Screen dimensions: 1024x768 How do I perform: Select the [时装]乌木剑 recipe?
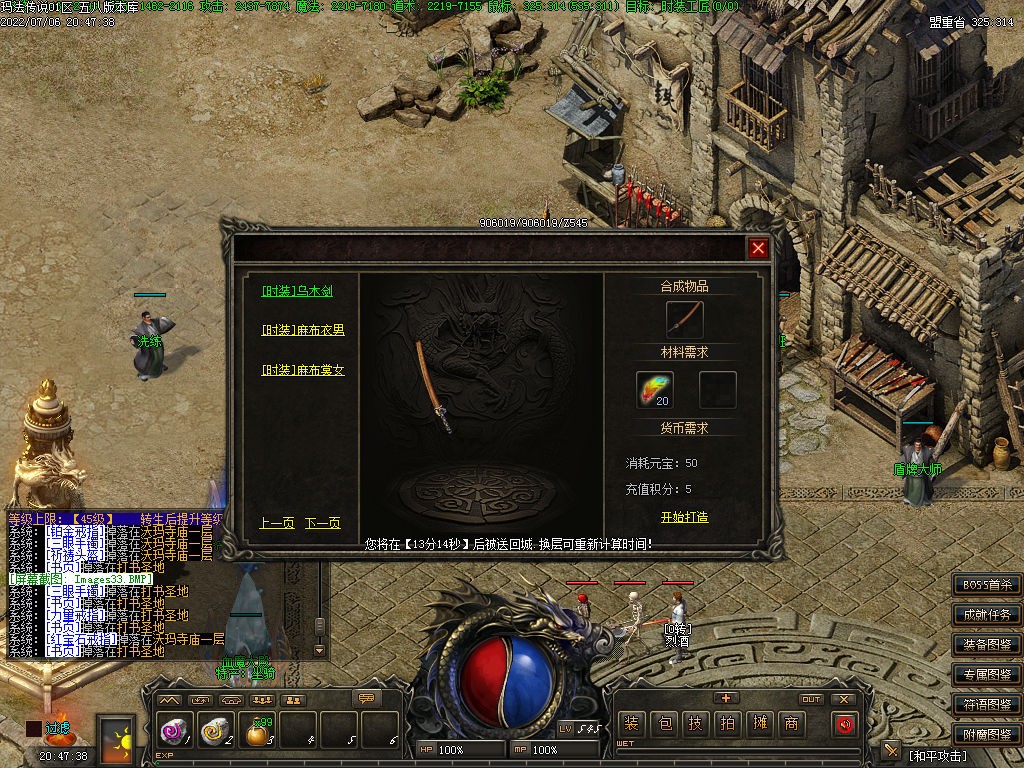click(x=297, y=291)
